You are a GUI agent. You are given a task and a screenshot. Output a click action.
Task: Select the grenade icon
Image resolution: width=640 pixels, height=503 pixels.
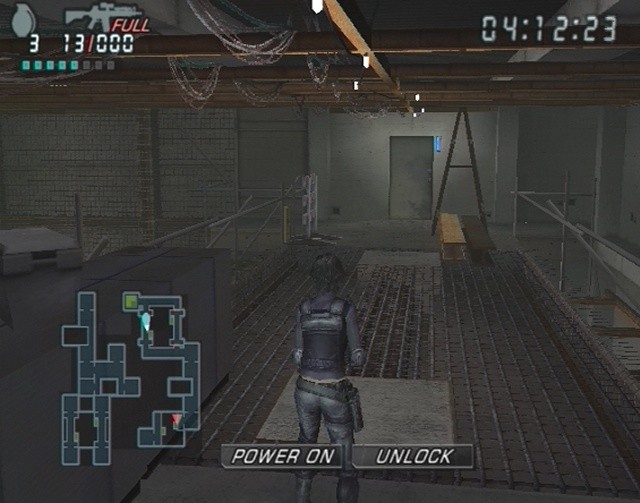26,17
